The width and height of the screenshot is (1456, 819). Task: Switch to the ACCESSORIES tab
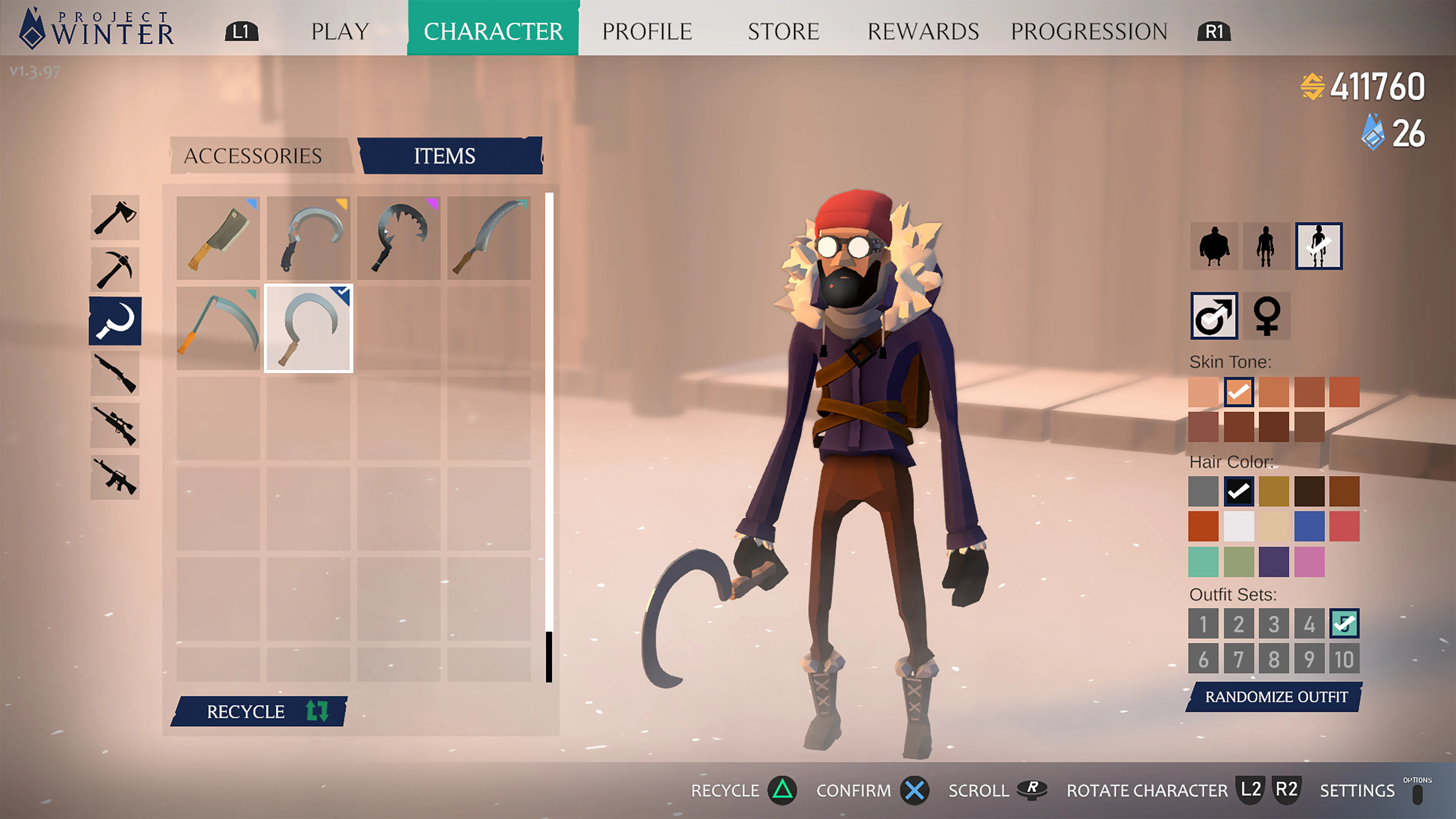[x=253, y=154]
